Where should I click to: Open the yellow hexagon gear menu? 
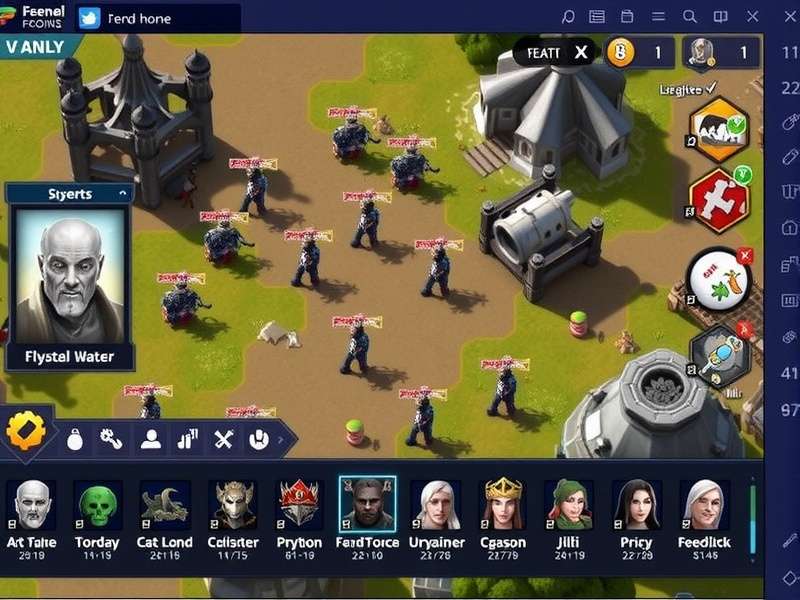[x=26, y=431]
